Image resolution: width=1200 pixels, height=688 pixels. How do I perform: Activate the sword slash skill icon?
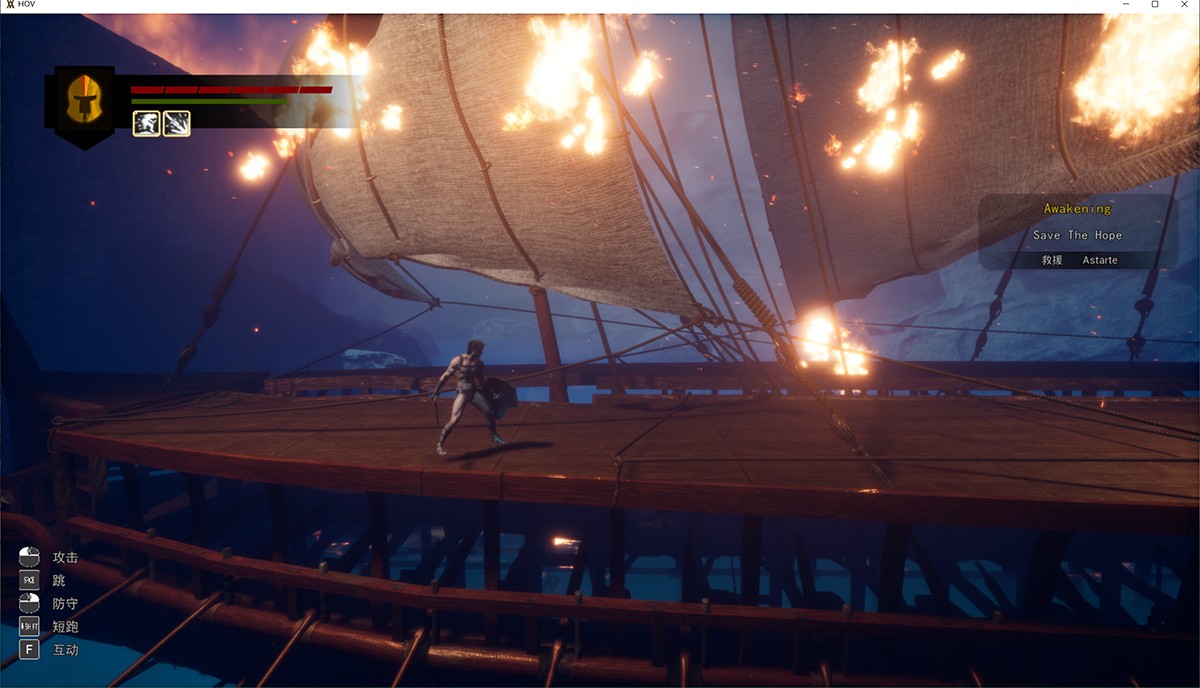pyautogui.click(x=177, y=123)
